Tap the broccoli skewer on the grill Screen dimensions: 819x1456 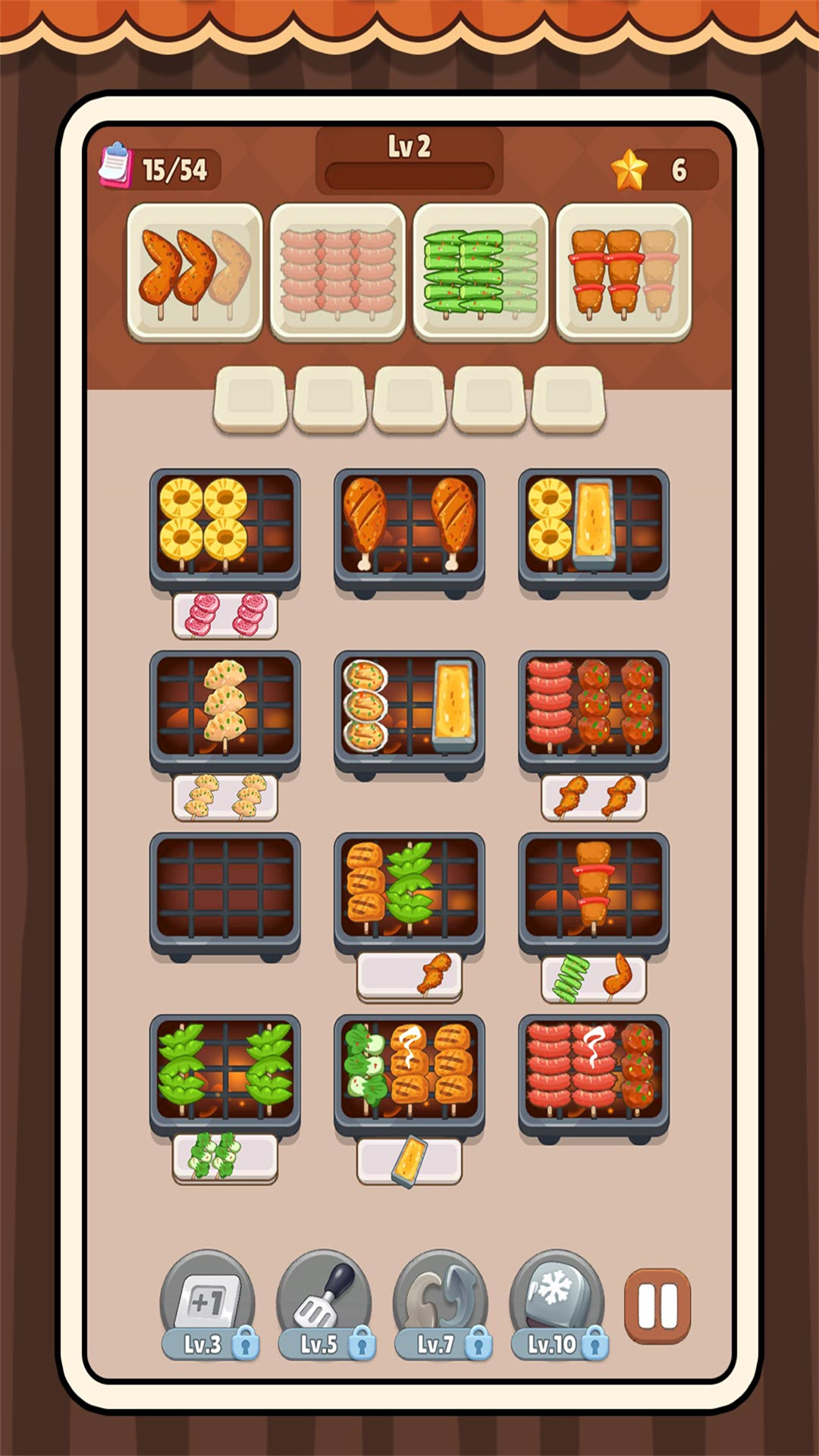pos(366,1068)
